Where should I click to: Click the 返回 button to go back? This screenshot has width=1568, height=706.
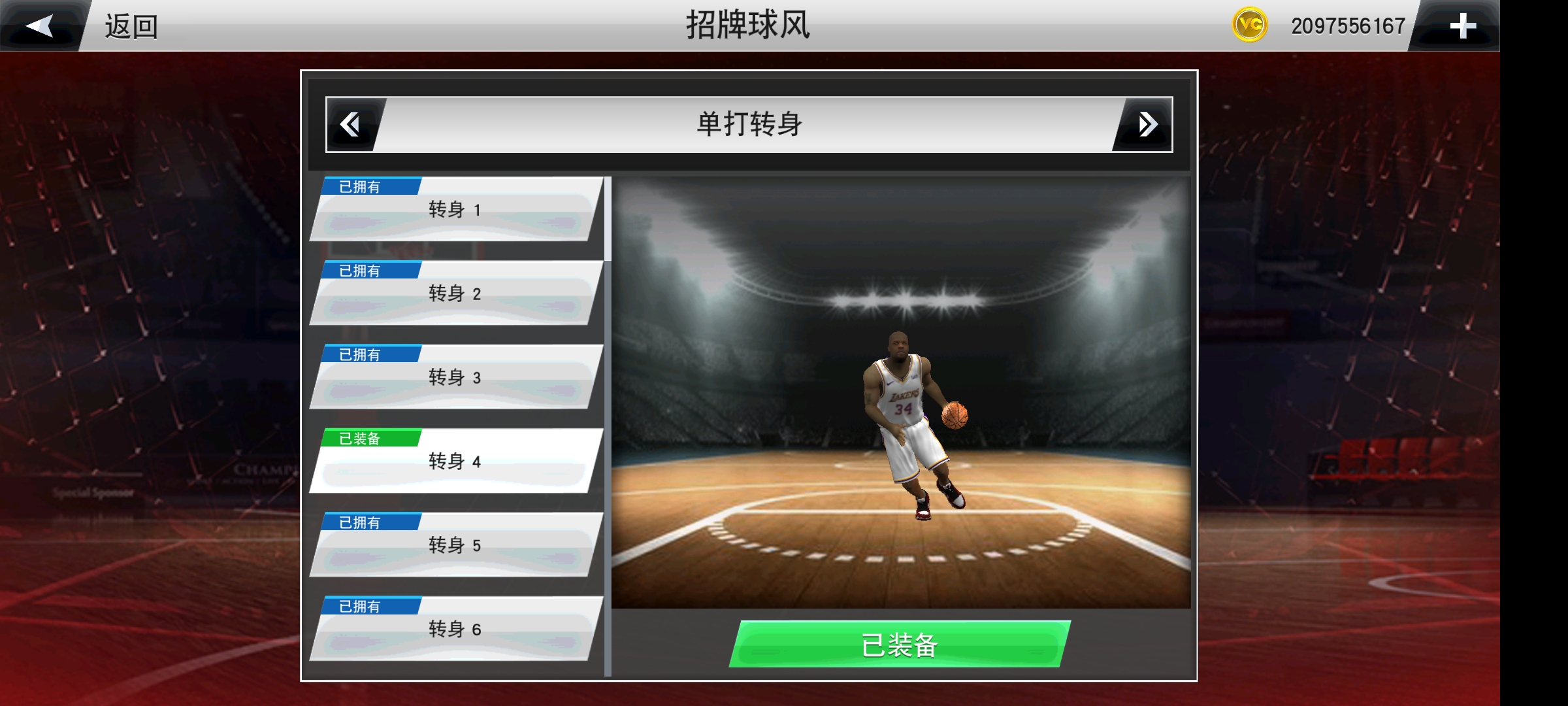point(131,27)
